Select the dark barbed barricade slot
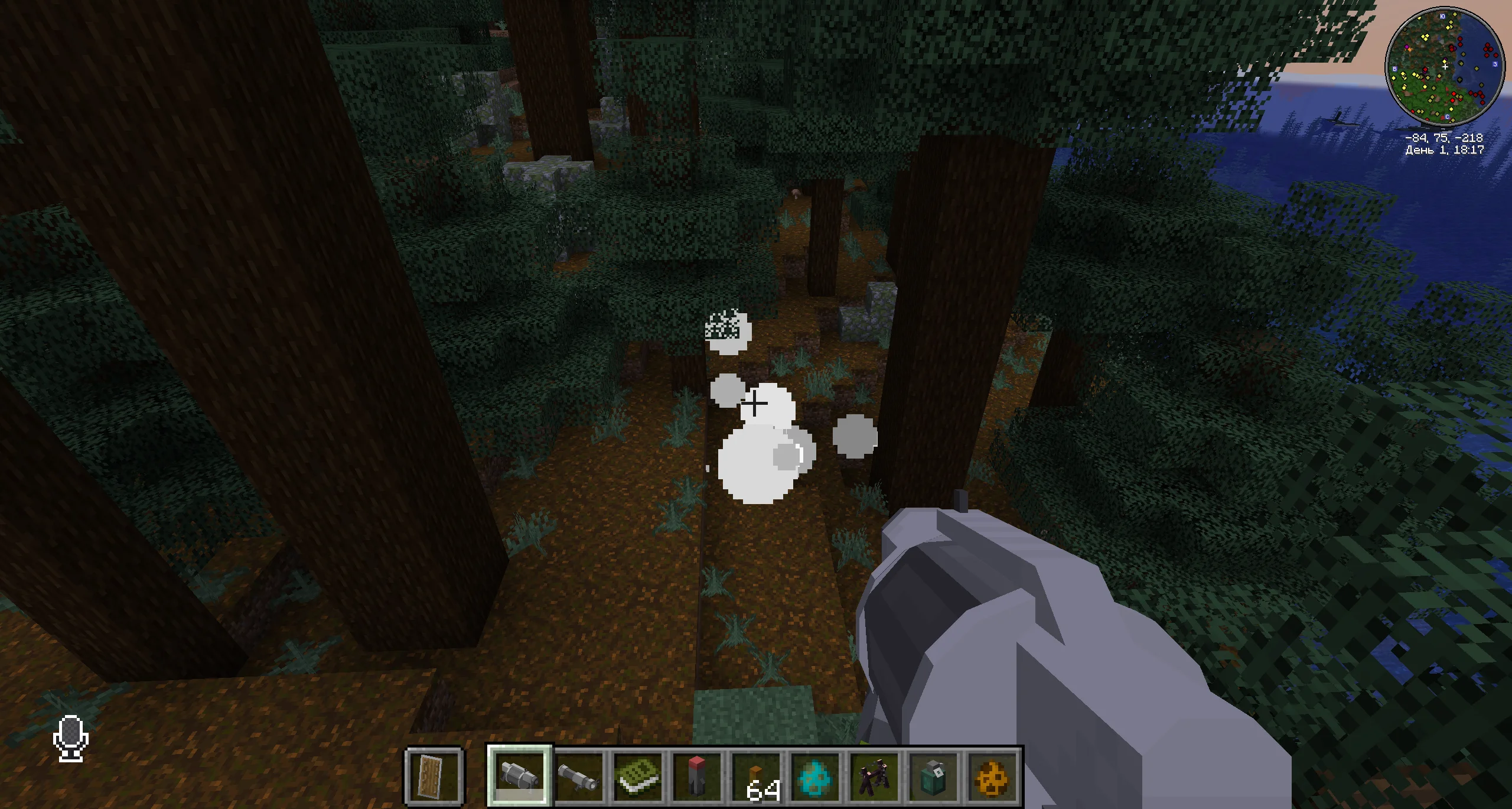 click(x=875, y=775)
